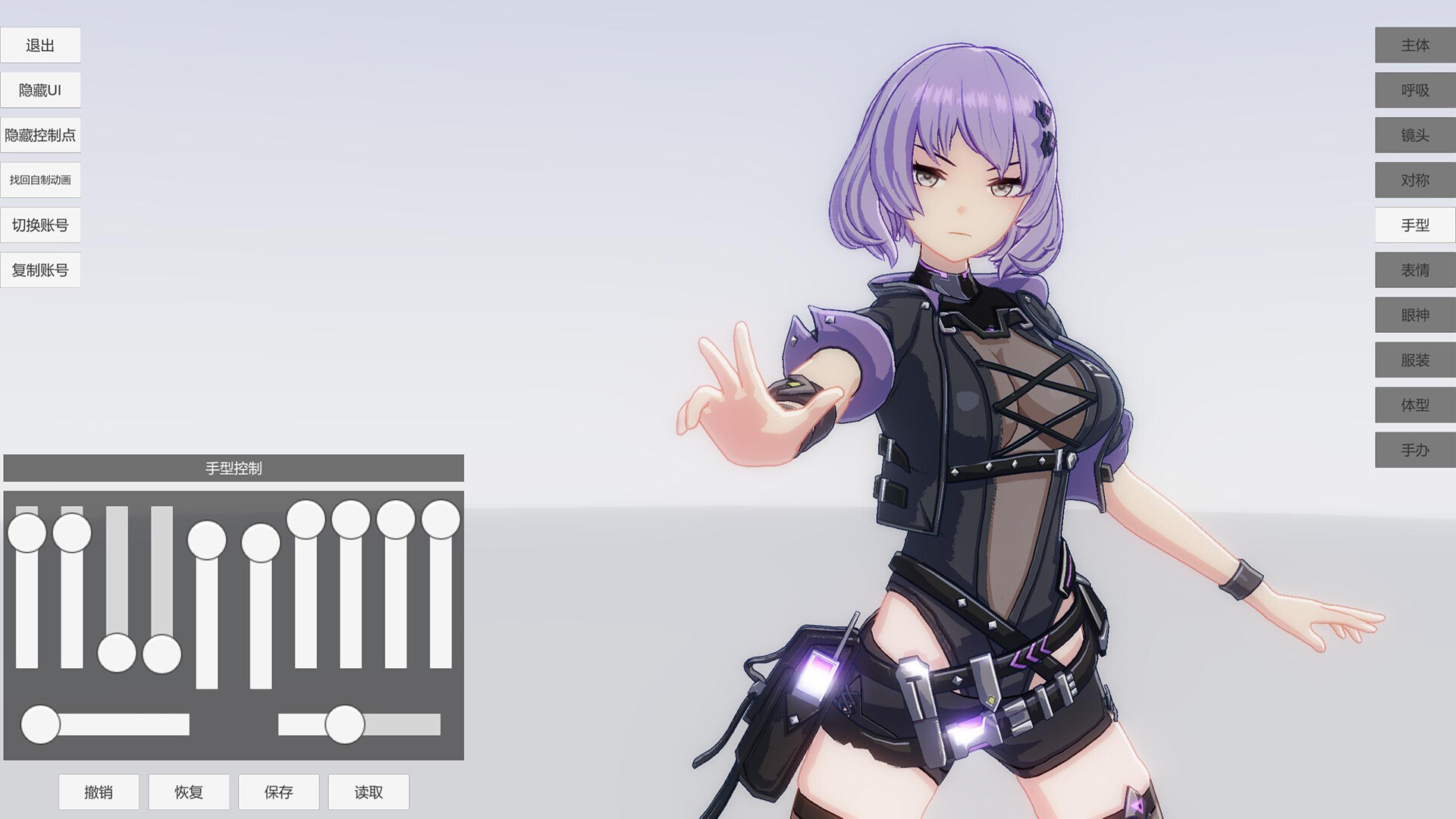Toggle 隐藏控制点 to hide control points
The height and width of the screenshot is (819, 1456).
(41, 134)
